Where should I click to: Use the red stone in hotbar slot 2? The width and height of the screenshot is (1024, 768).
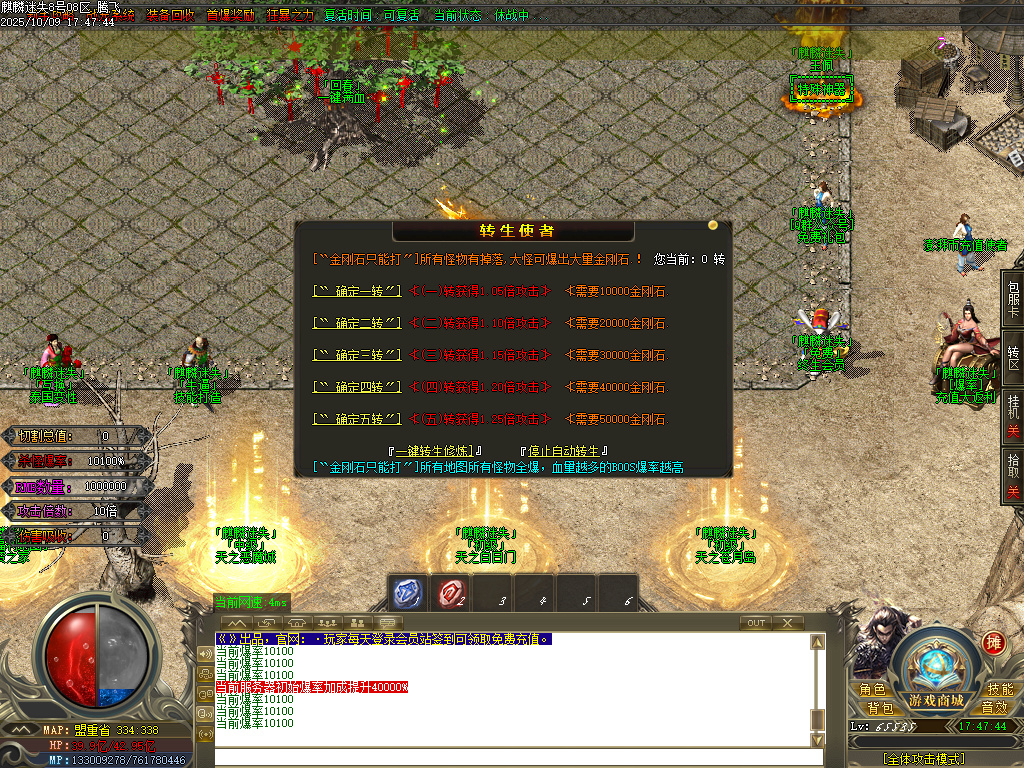[450, 594]
